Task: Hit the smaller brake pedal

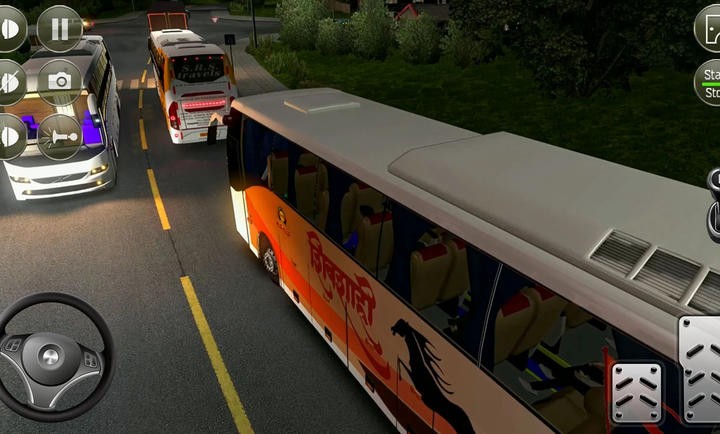Action: pos(636,393)
